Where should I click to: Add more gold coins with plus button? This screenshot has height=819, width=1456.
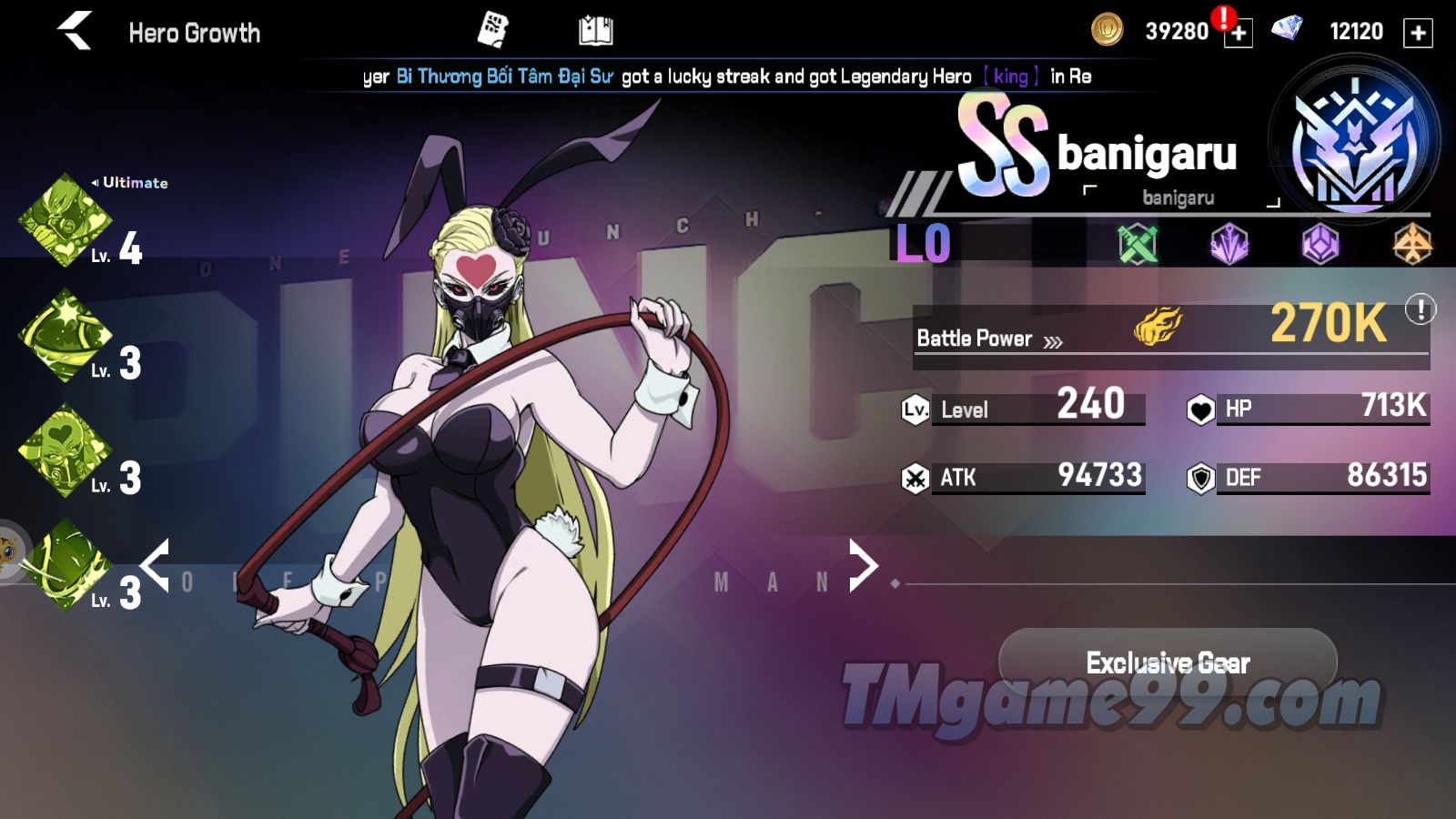click(x=1238, y=33)
